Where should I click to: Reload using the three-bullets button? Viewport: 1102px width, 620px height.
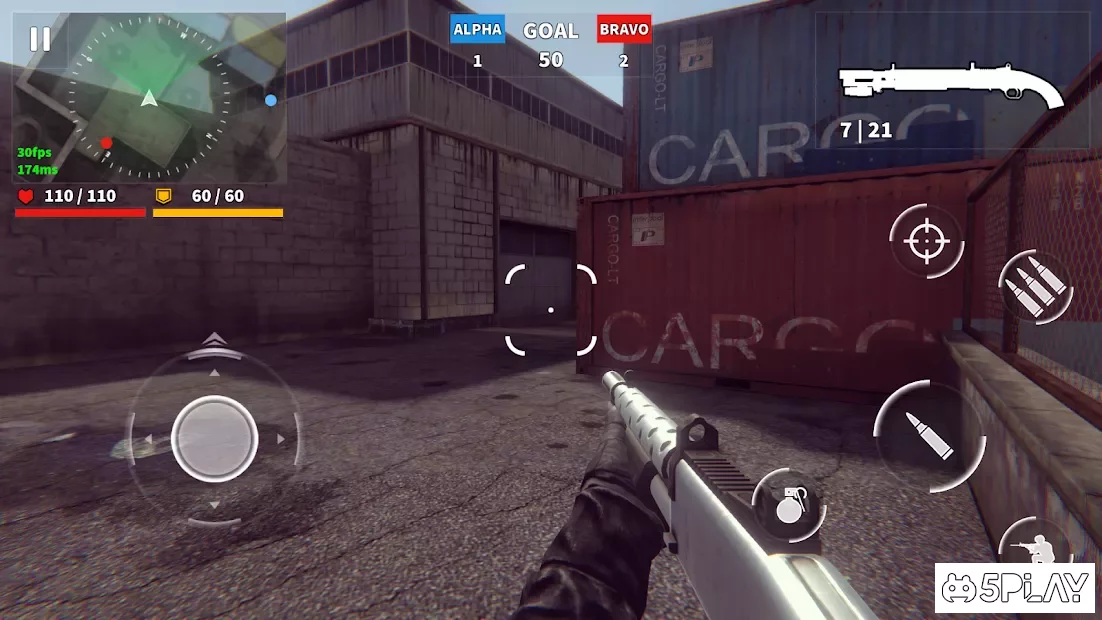tap(1034, 287)
